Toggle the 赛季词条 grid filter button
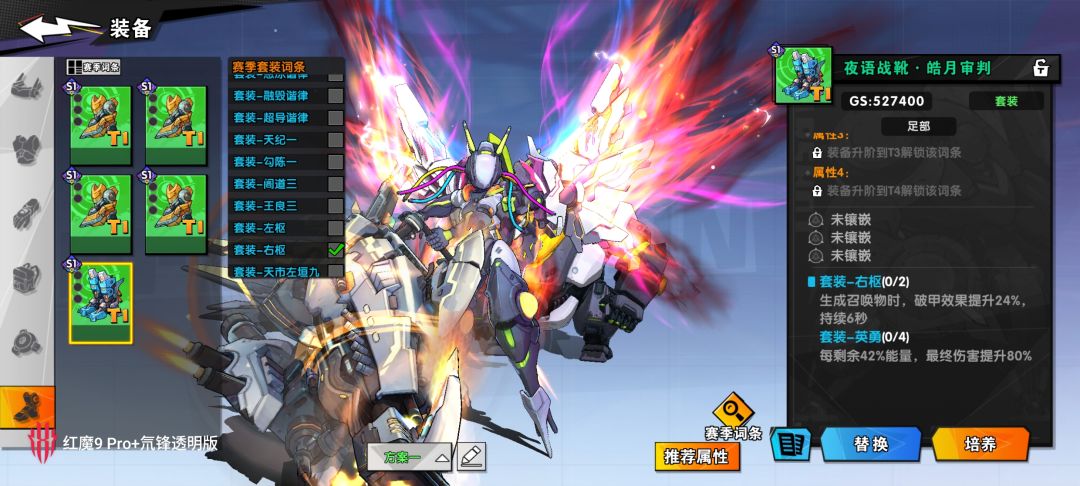This screenshot has height=486, width=1080. click(x=93, y=67)
